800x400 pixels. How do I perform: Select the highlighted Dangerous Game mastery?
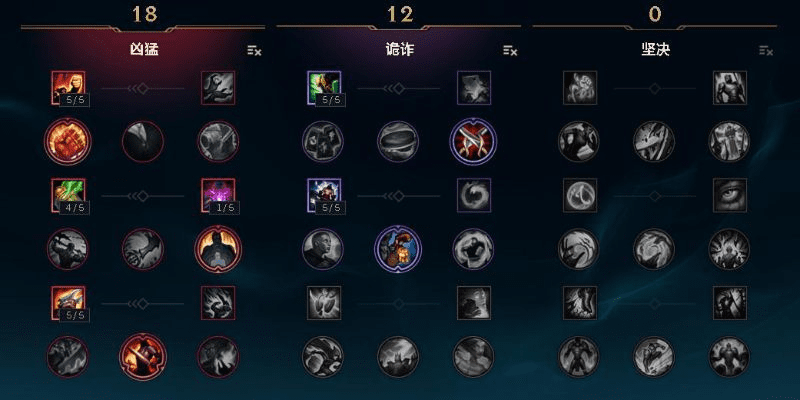[x=397, y=248]
